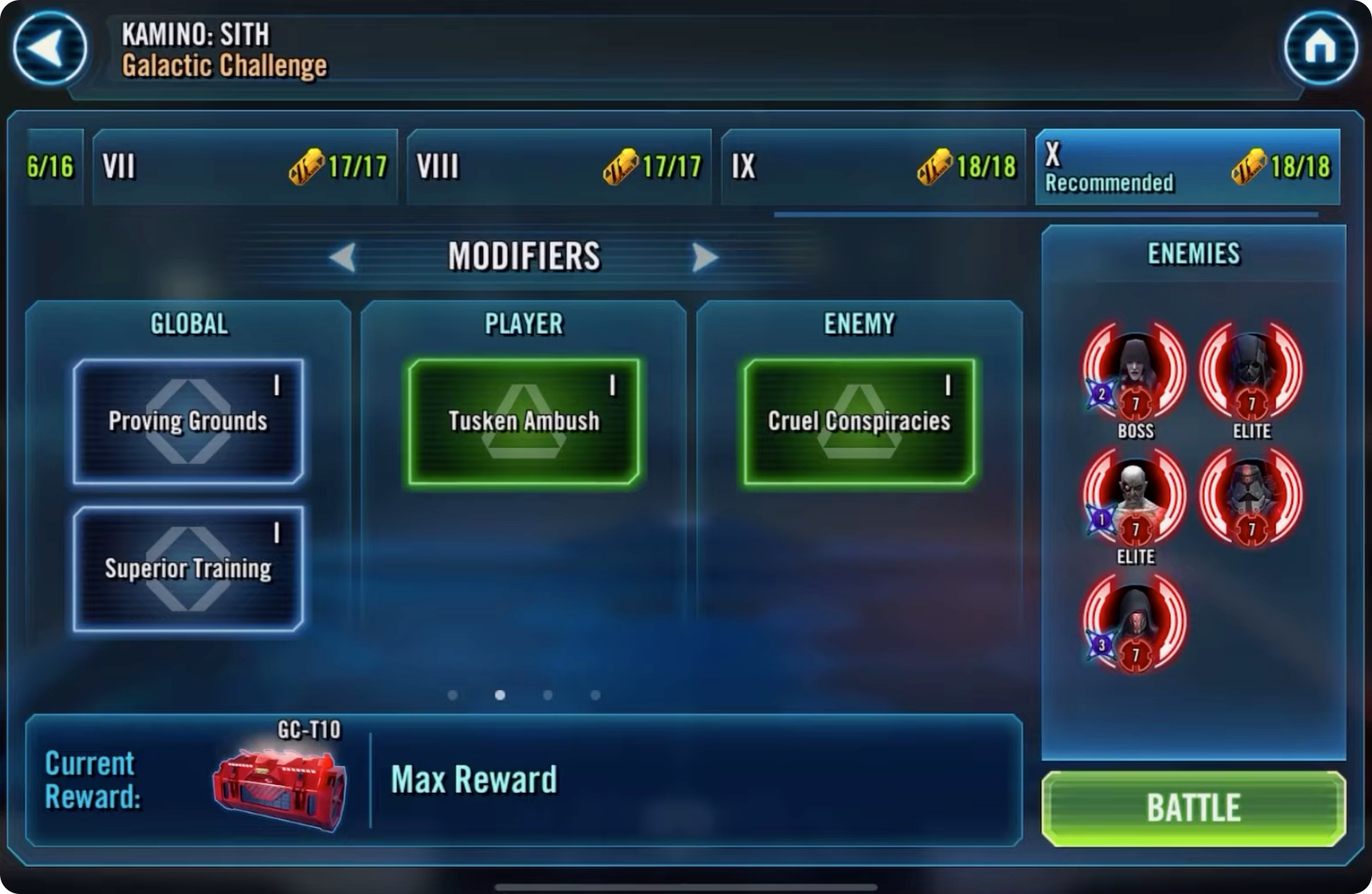Screen dimensions: 1372x894
Task: Start the fight with BATTLE button
Action: click(1193, 808)
